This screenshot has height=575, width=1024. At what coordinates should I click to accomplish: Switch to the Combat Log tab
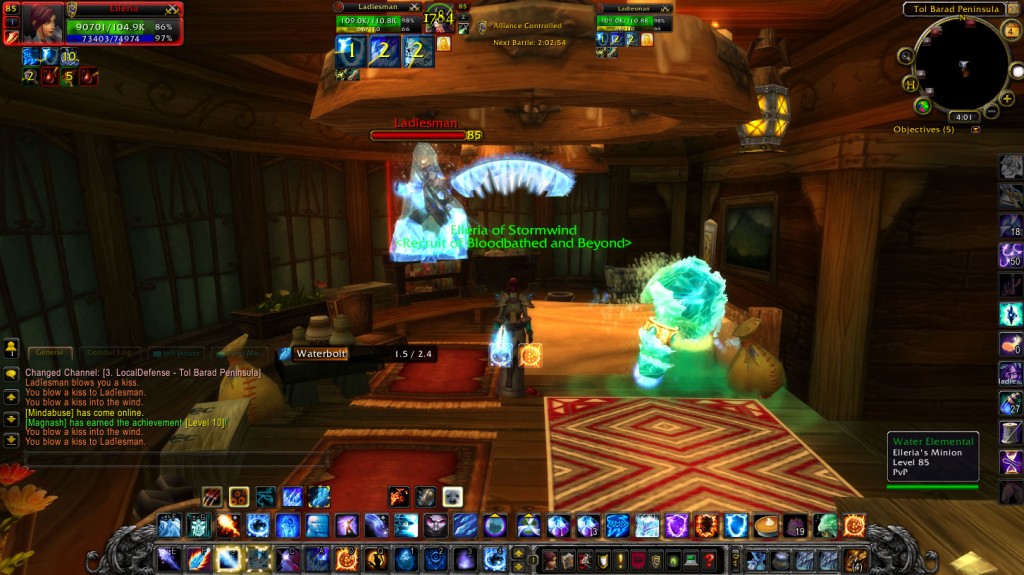coord(111,352)
